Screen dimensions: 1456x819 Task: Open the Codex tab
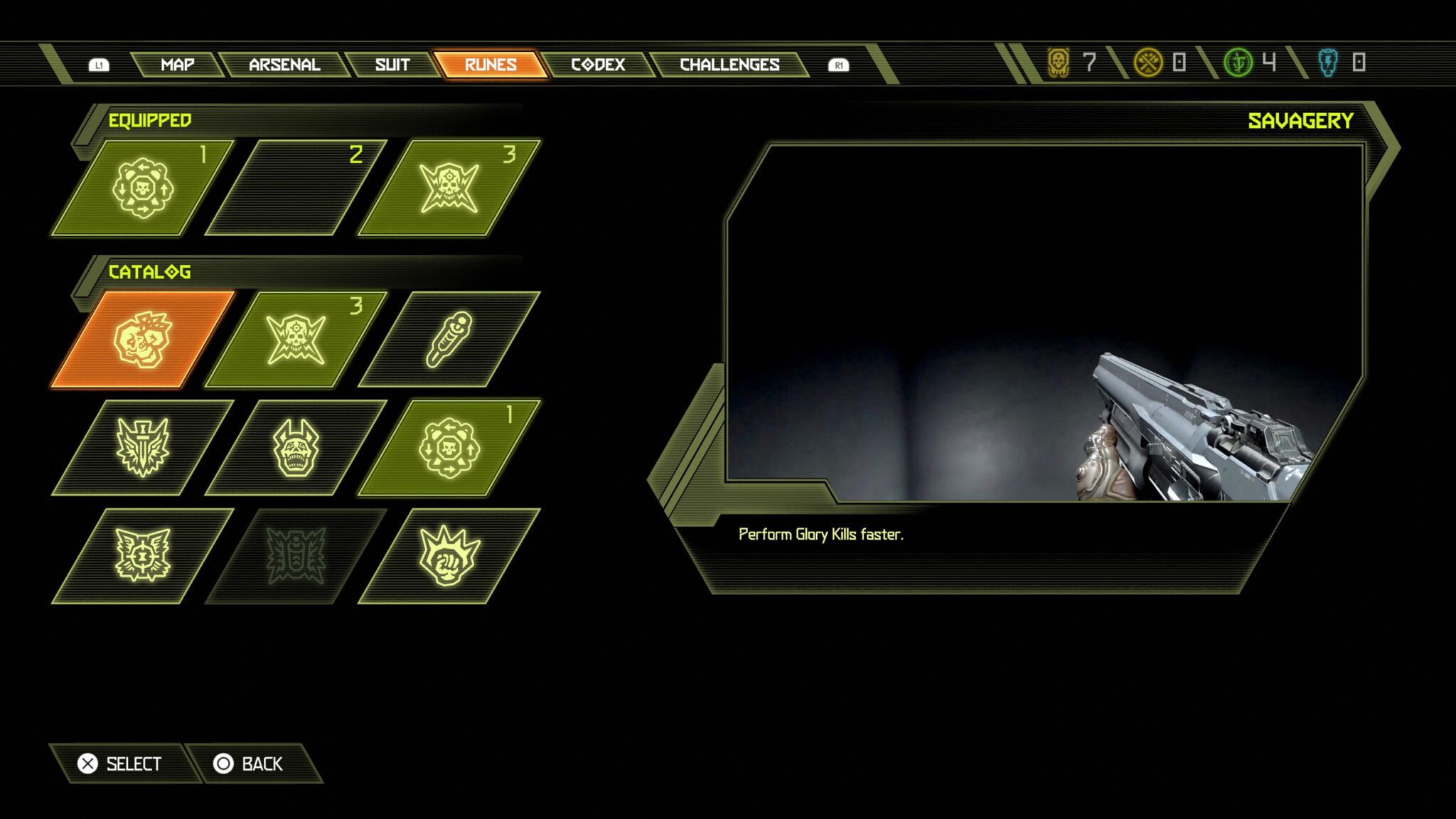click(598, 65)
